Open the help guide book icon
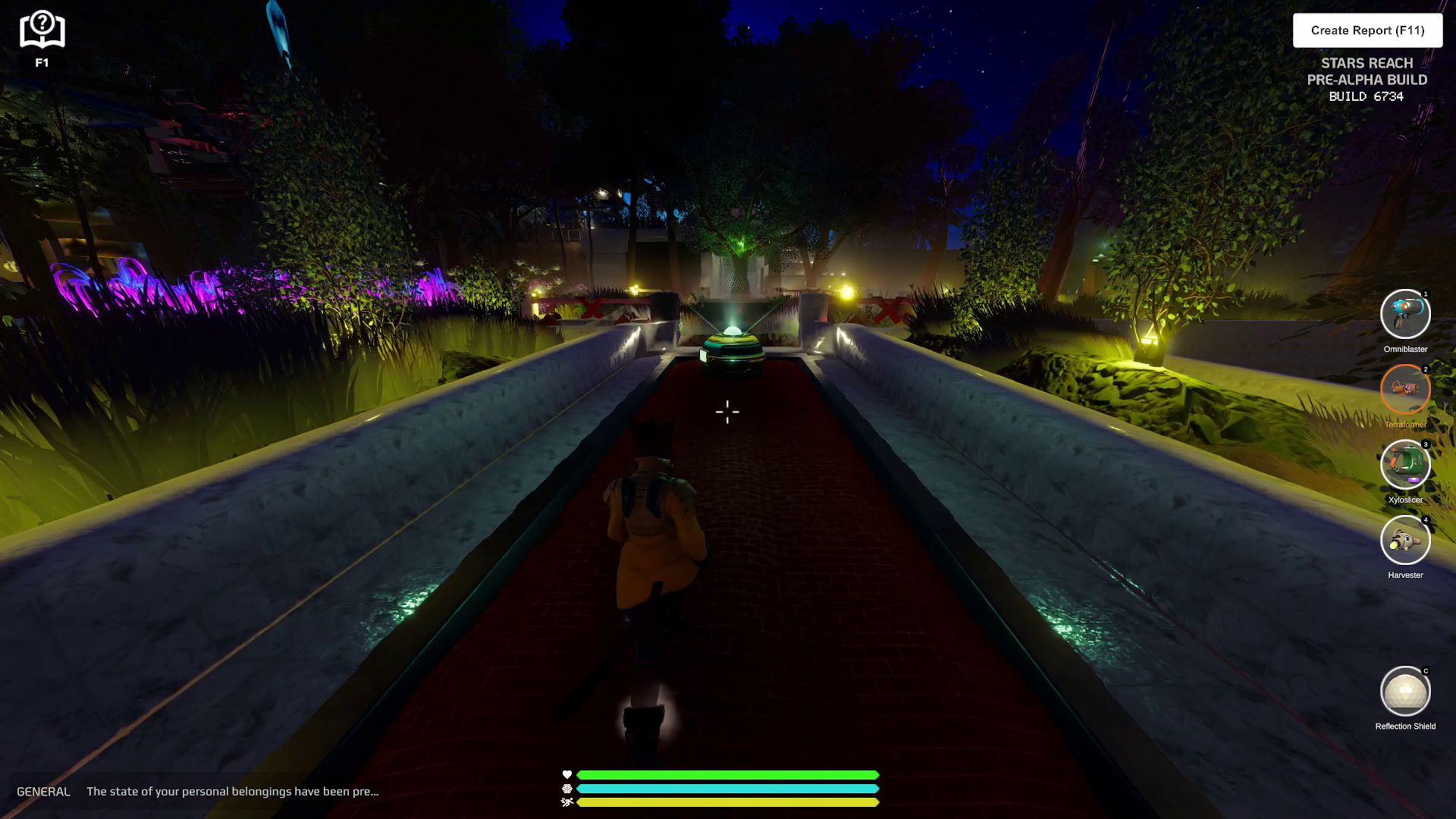Screen dimensions: 1456x819 pos(42,31)
